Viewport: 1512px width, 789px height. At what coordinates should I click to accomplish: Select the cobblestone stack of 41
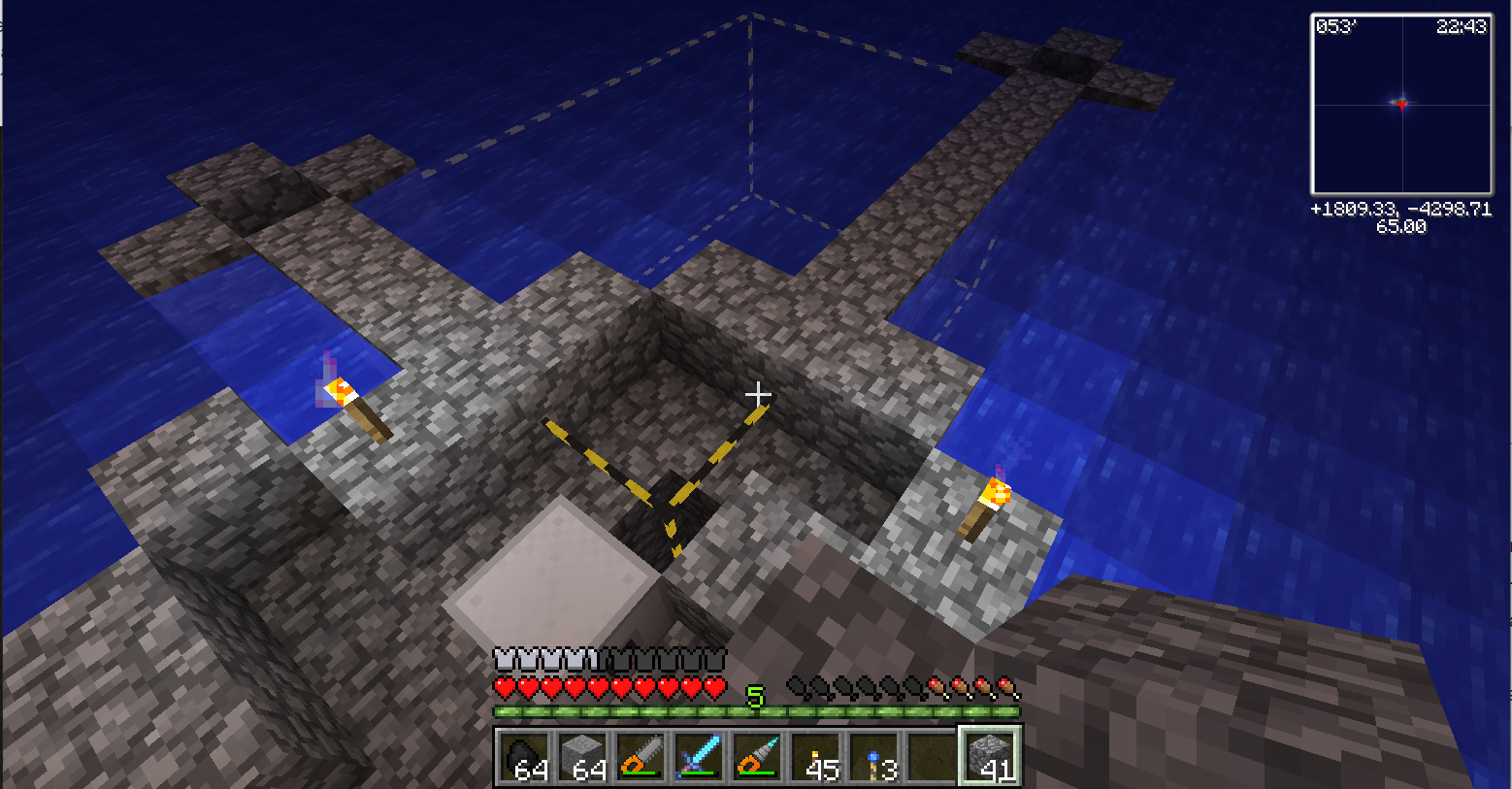(990, 756)
